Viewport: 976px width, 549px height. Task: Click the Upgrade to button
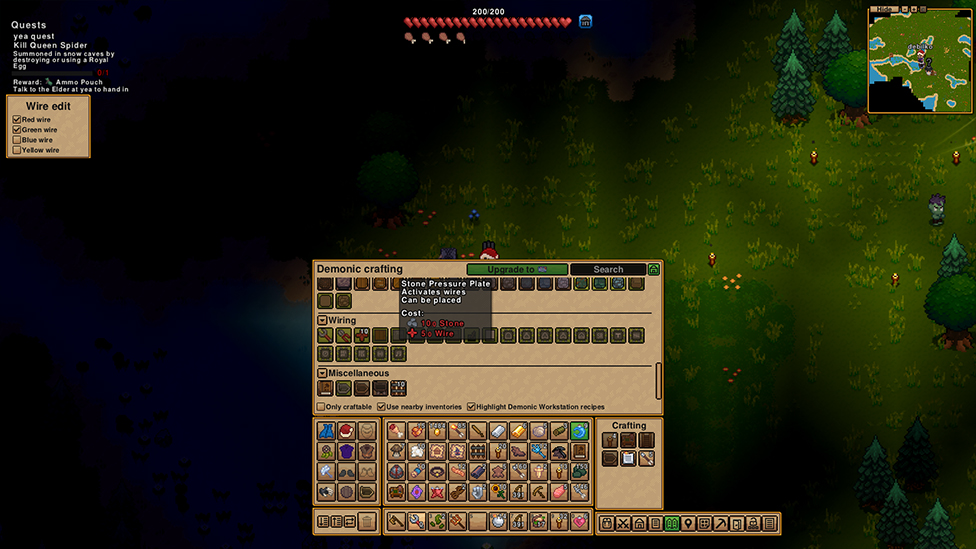[x=517, y=269]
